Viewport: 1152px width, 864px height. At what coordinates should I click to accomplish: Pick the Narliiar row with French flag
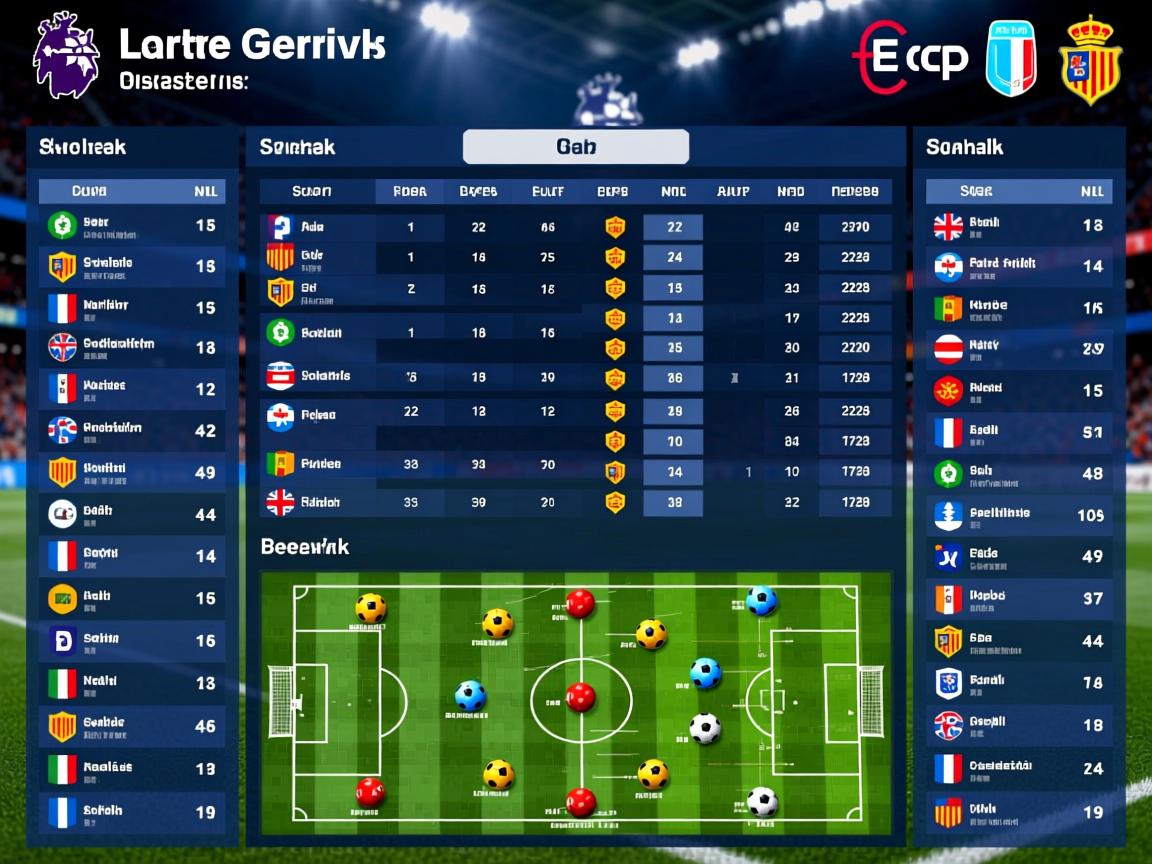[131, 307]
